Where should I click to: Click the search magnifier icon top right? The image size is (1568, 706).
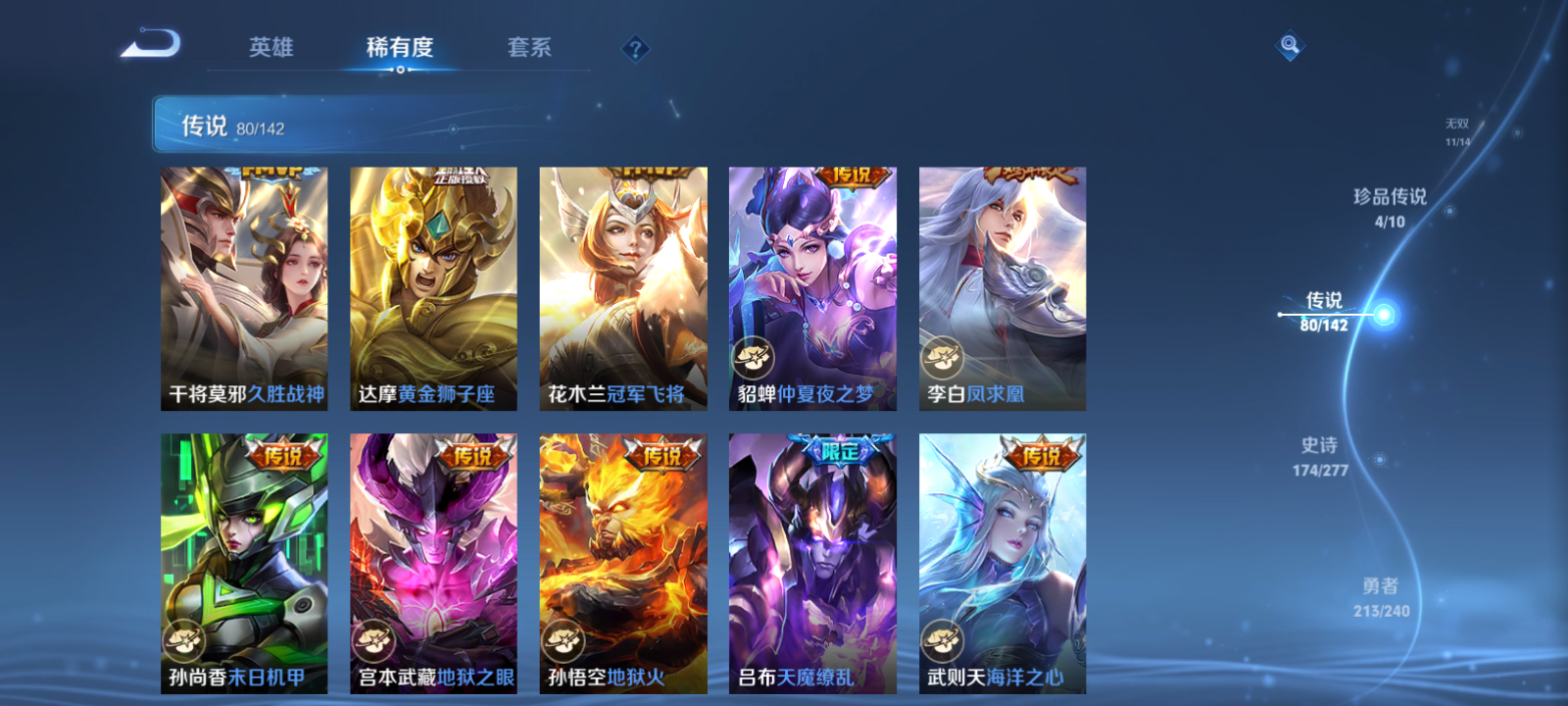(1287, 43)
